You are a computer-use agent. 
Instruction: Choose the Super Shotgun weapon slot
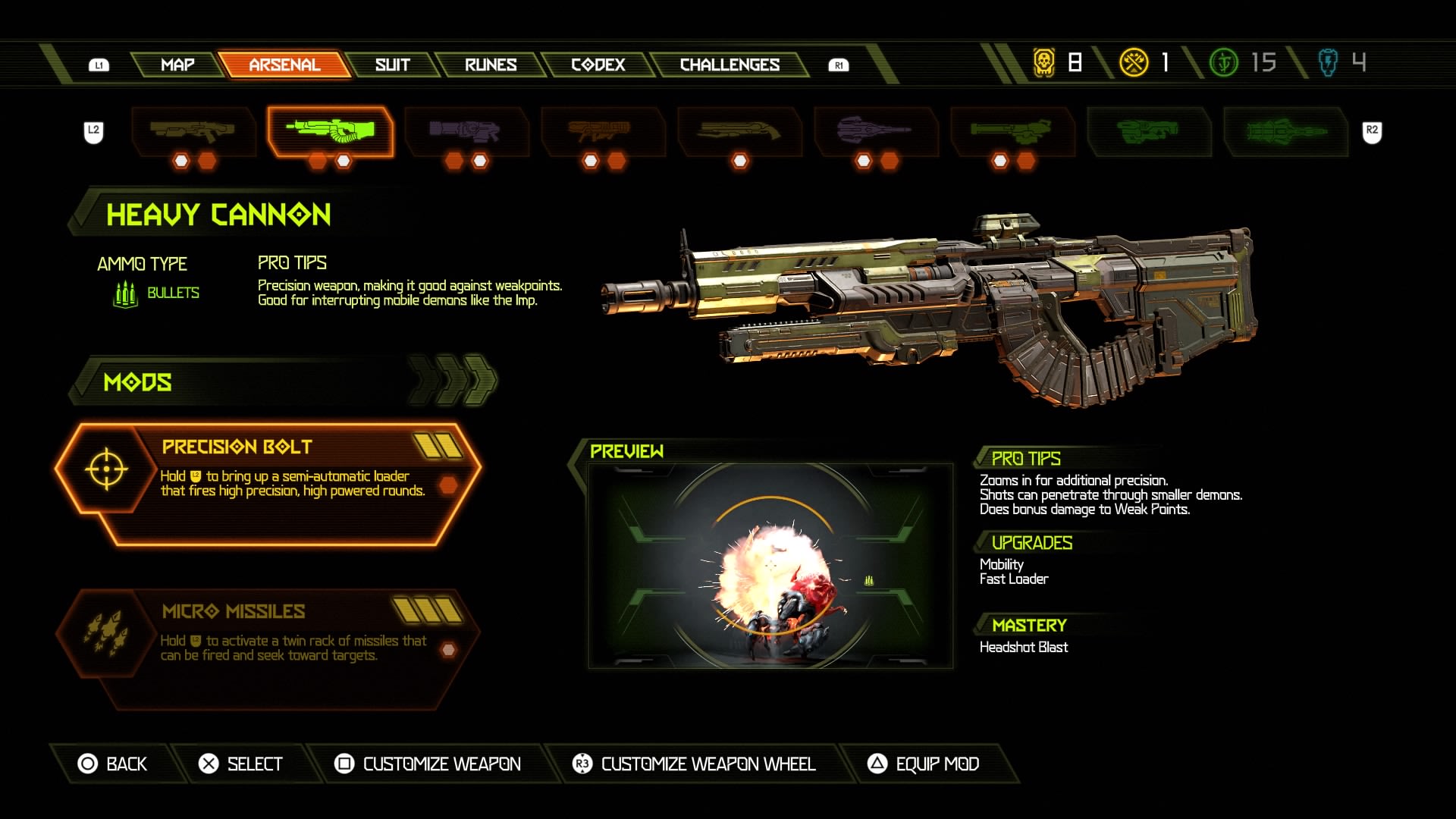[739, 131]
